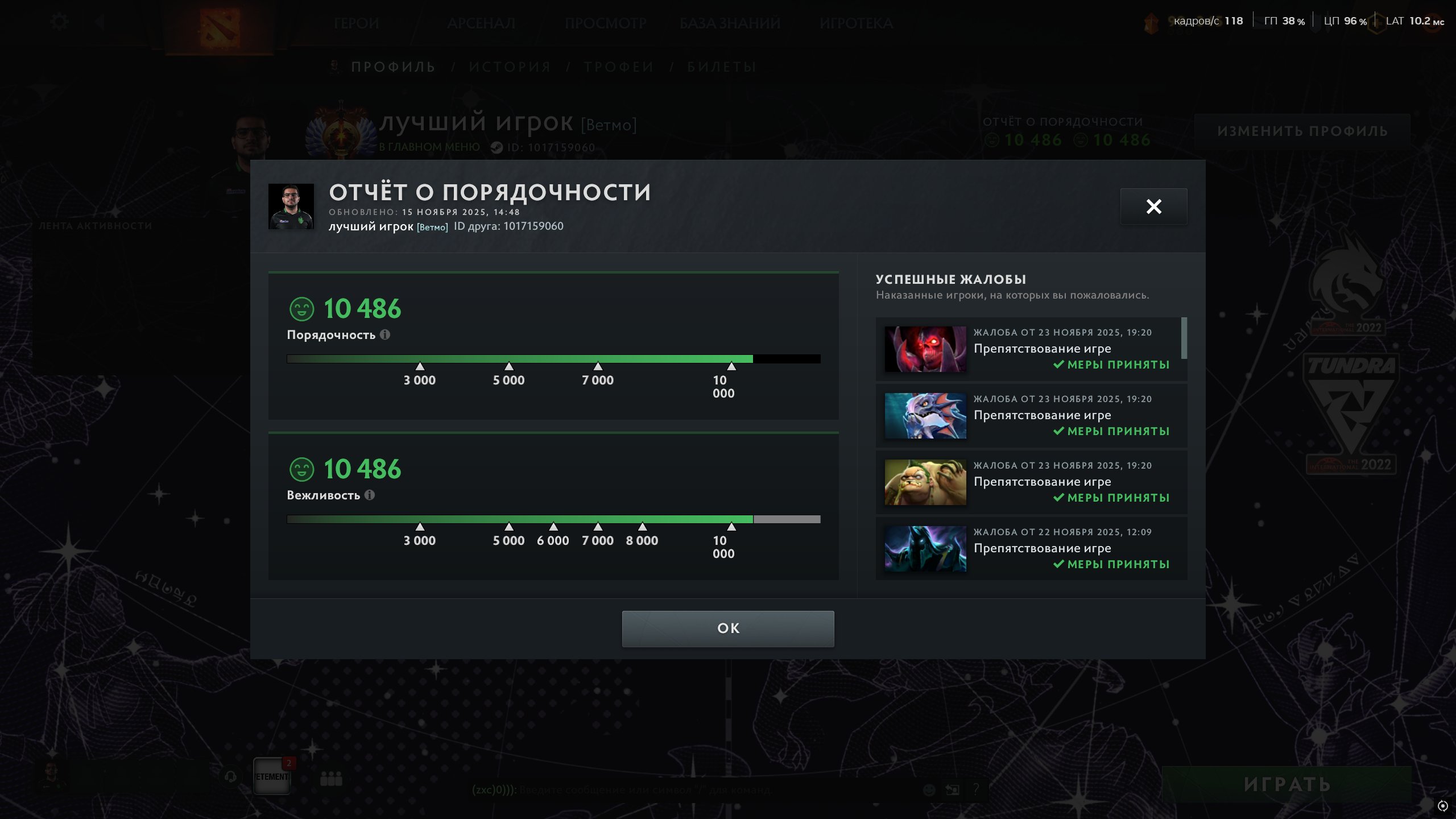Open the АРСЕНАЛ menu
Image resolution: width=1456 pixels, height=819 pixels.
481,23
